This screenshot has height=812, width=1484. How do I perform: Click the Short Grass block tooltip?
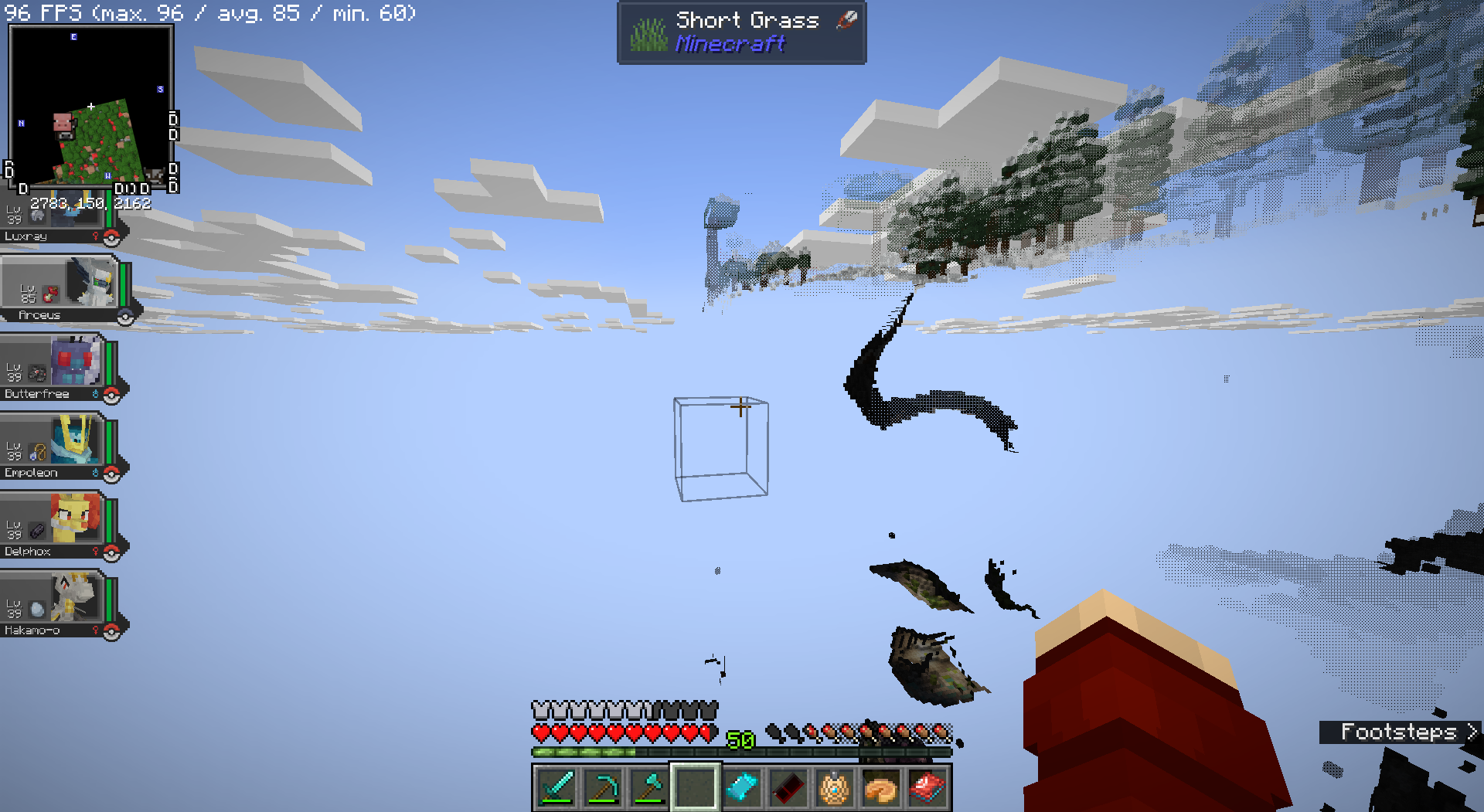pos(741,32)
